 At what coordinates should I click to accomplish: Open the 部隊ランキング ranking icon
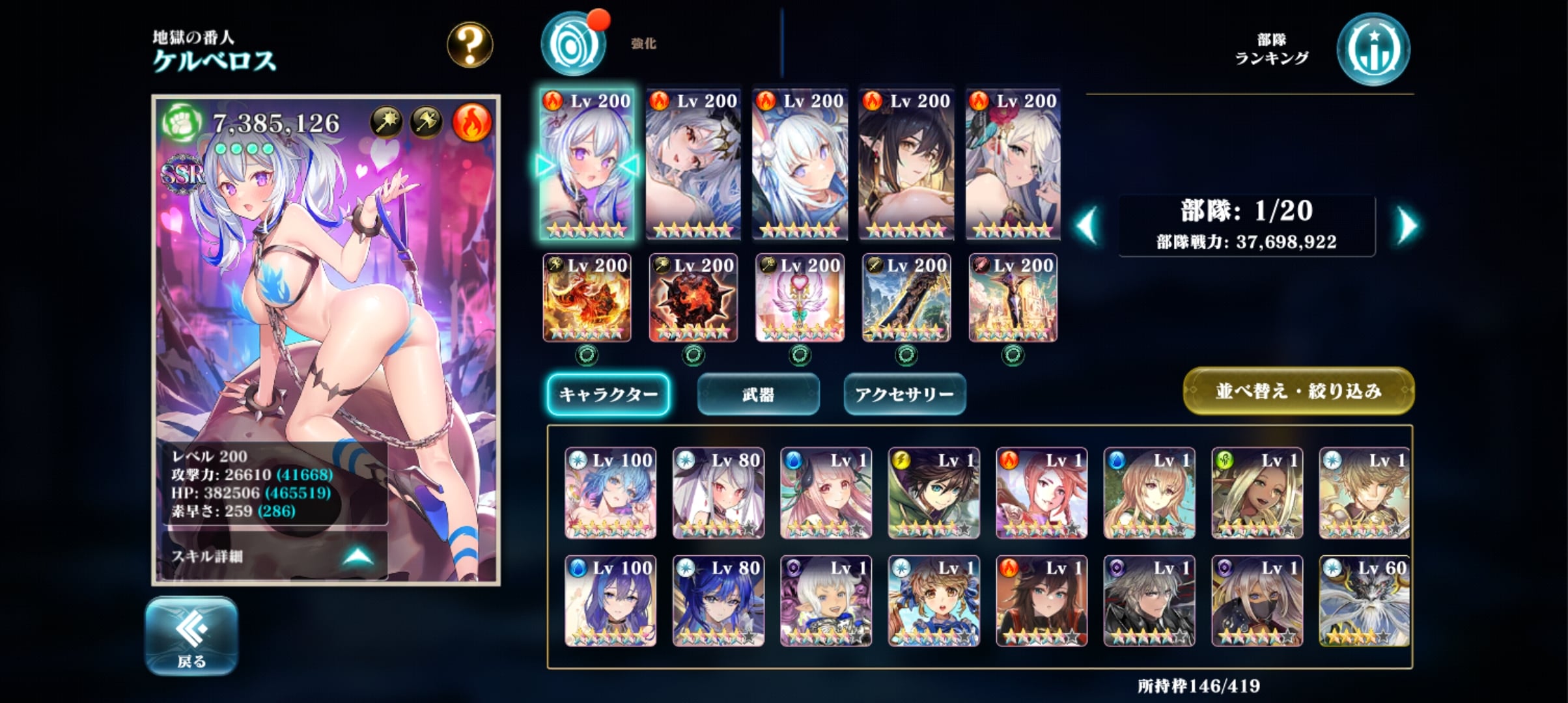(x=1373, y=50)
